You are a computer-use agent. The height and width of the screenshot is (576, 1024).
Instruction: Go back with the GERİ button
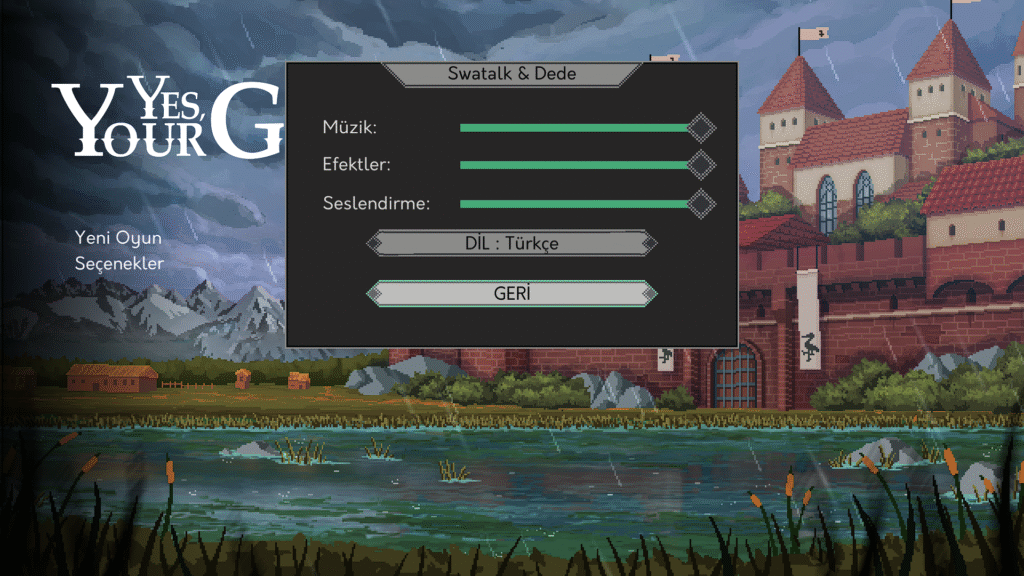tap(512, 294)
